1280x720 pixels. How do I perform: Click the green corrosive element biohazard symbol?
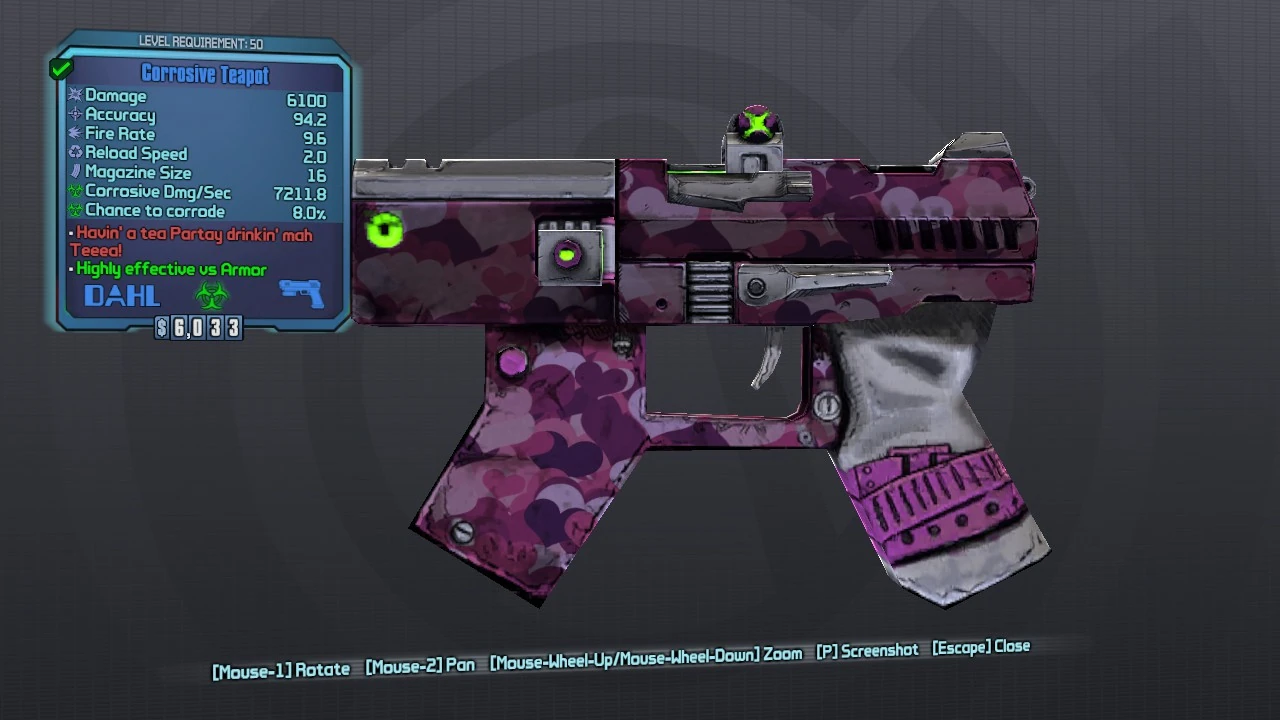click(x=210, y=295)
